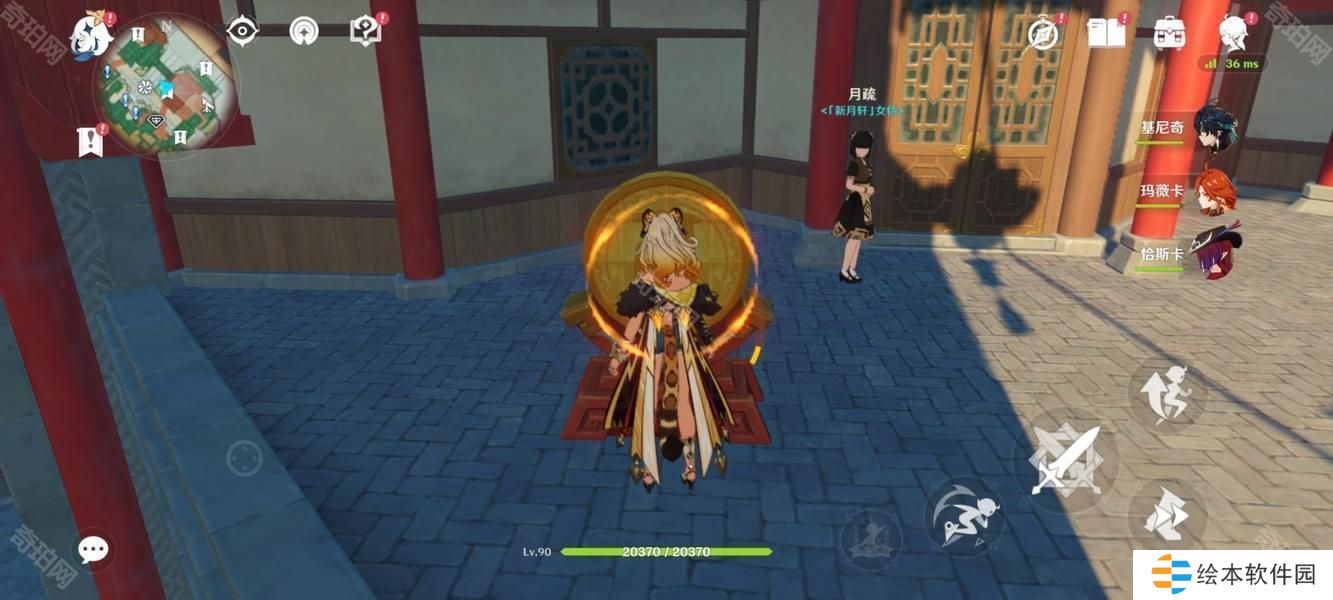Open the question-mark tutorial icon
The height and width of the screenshot is (600, 1333).
[365, 31]
